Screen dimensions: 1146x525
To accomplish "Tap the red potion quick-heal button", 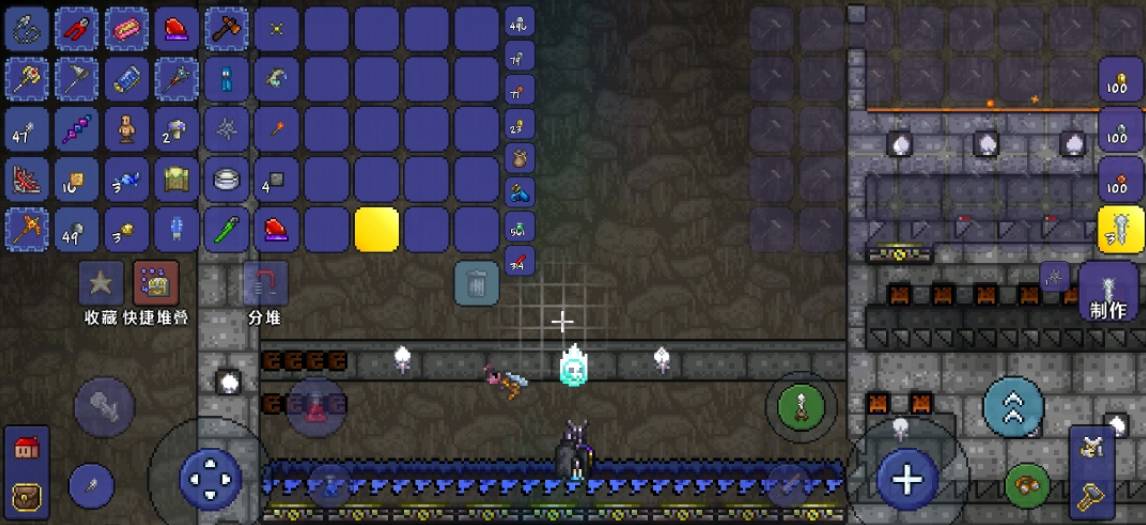I will pyautogui.click(x=317, y=407).
